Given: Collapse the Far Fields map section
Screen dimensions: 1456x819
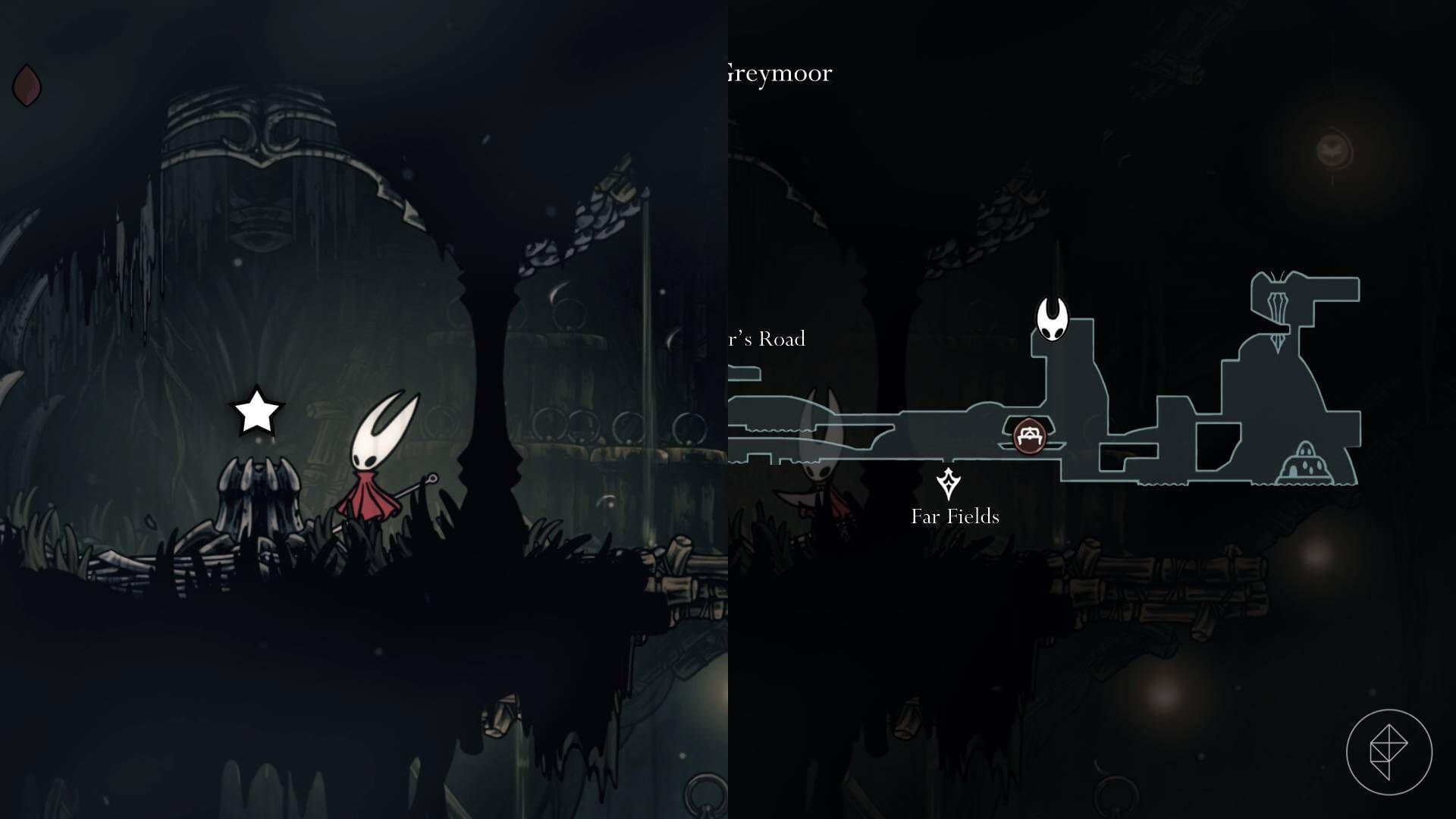Looking at the screenshot, I should [954, 517].
